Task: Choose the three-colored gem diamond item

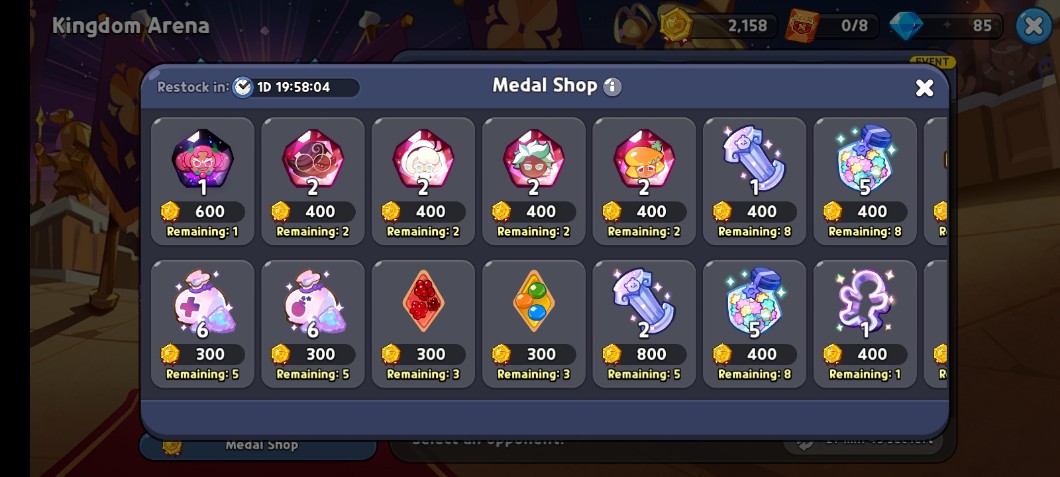Action: pos(534,323)
